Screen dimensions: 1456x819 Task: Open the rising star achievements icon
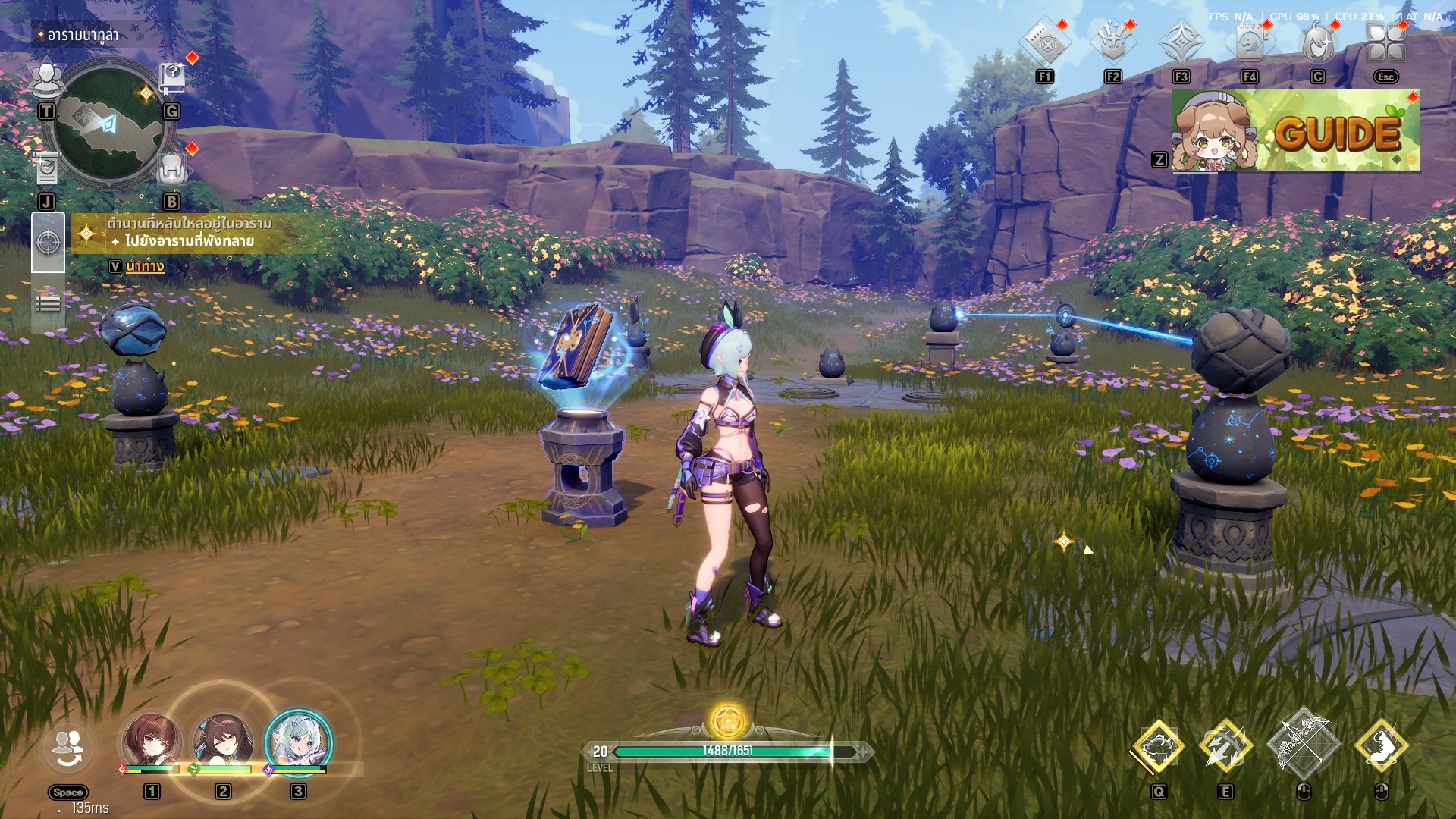pos(1112,42)
